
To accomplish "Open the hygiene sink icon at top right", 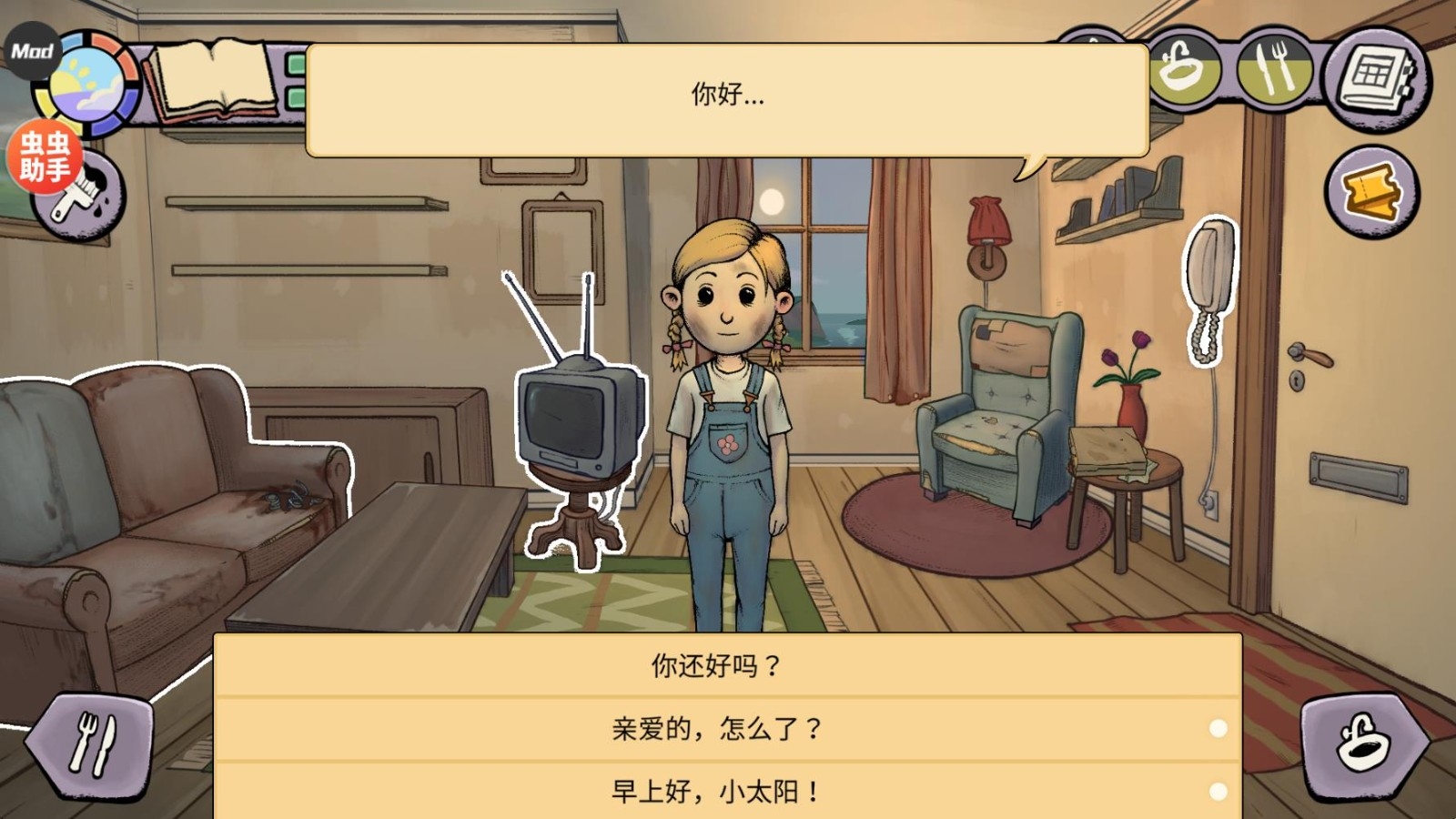I will tap(1183, 68).
